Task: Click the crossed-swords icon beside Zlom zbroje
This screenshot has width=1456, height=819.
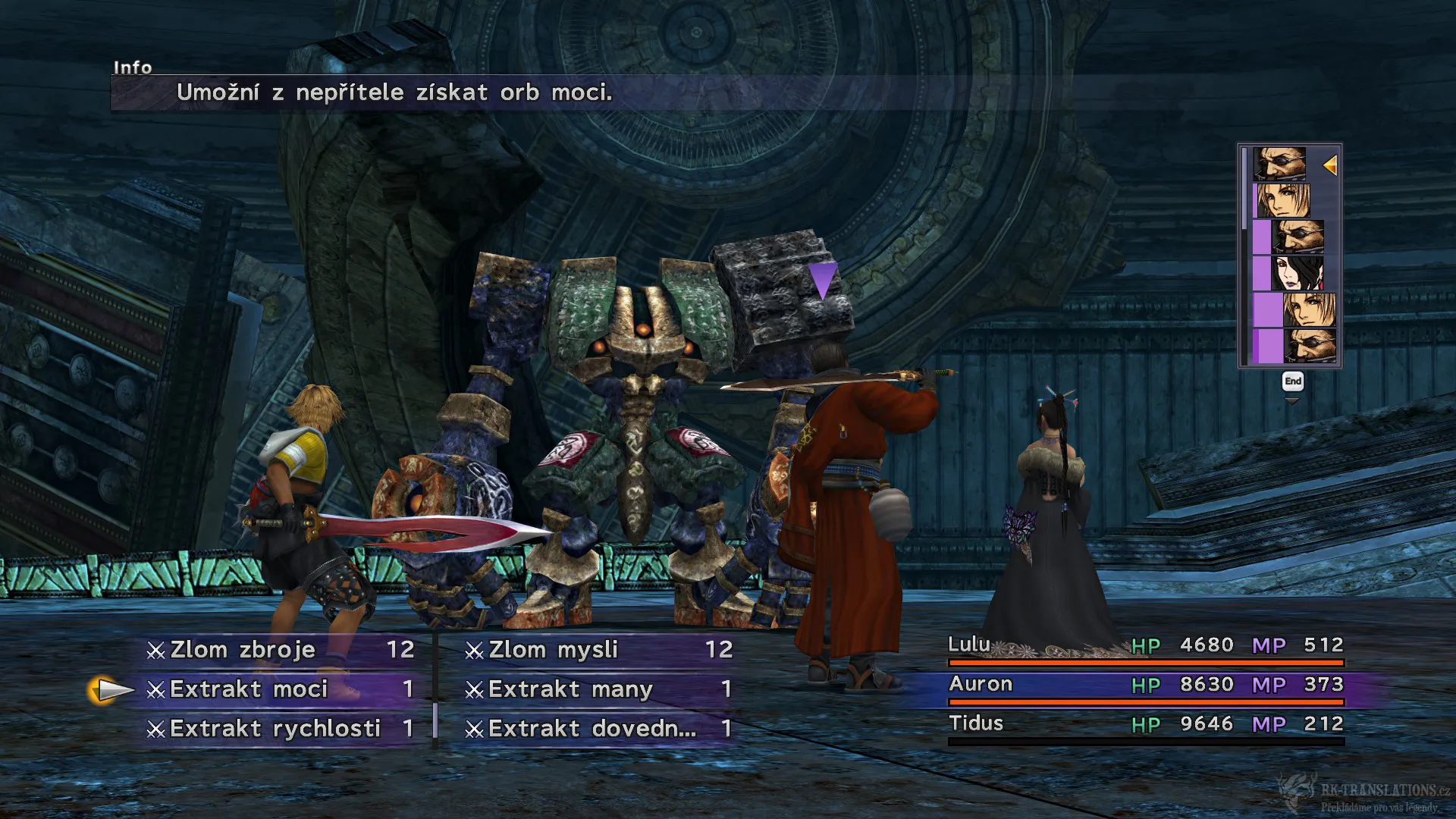Action: [x=157, y=649]
